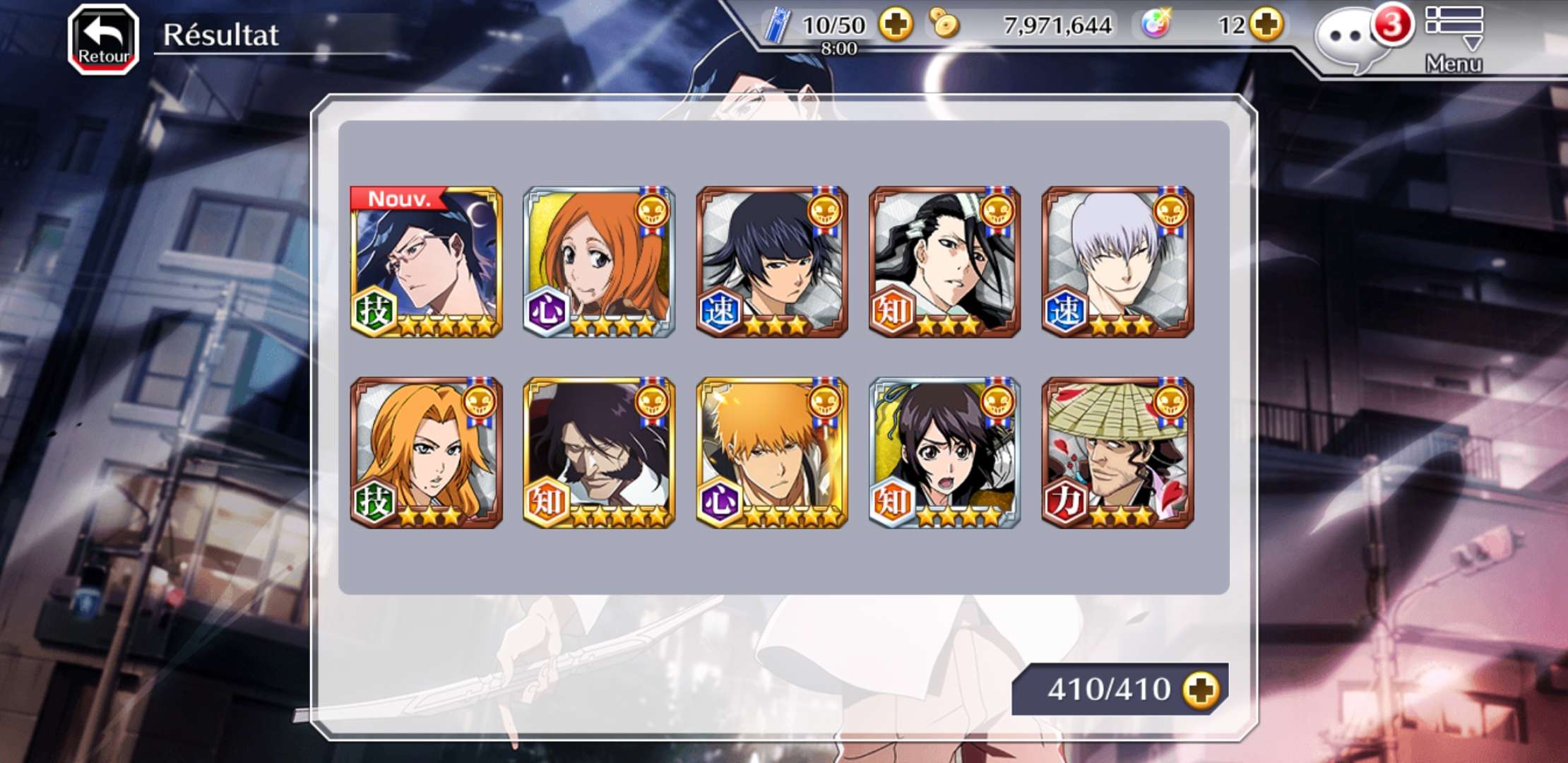Inspect the Rukia Kuchiki four-star card
The width and height of the screenshot is (1568, 763).
[x=945, y=453]
